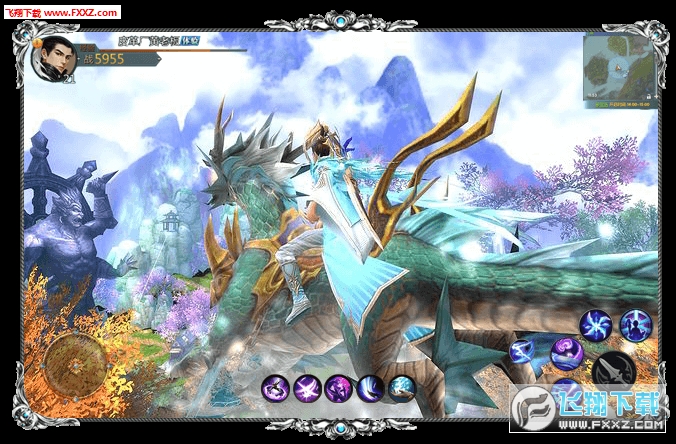Activate the blue starburst skill

(597, 325)
